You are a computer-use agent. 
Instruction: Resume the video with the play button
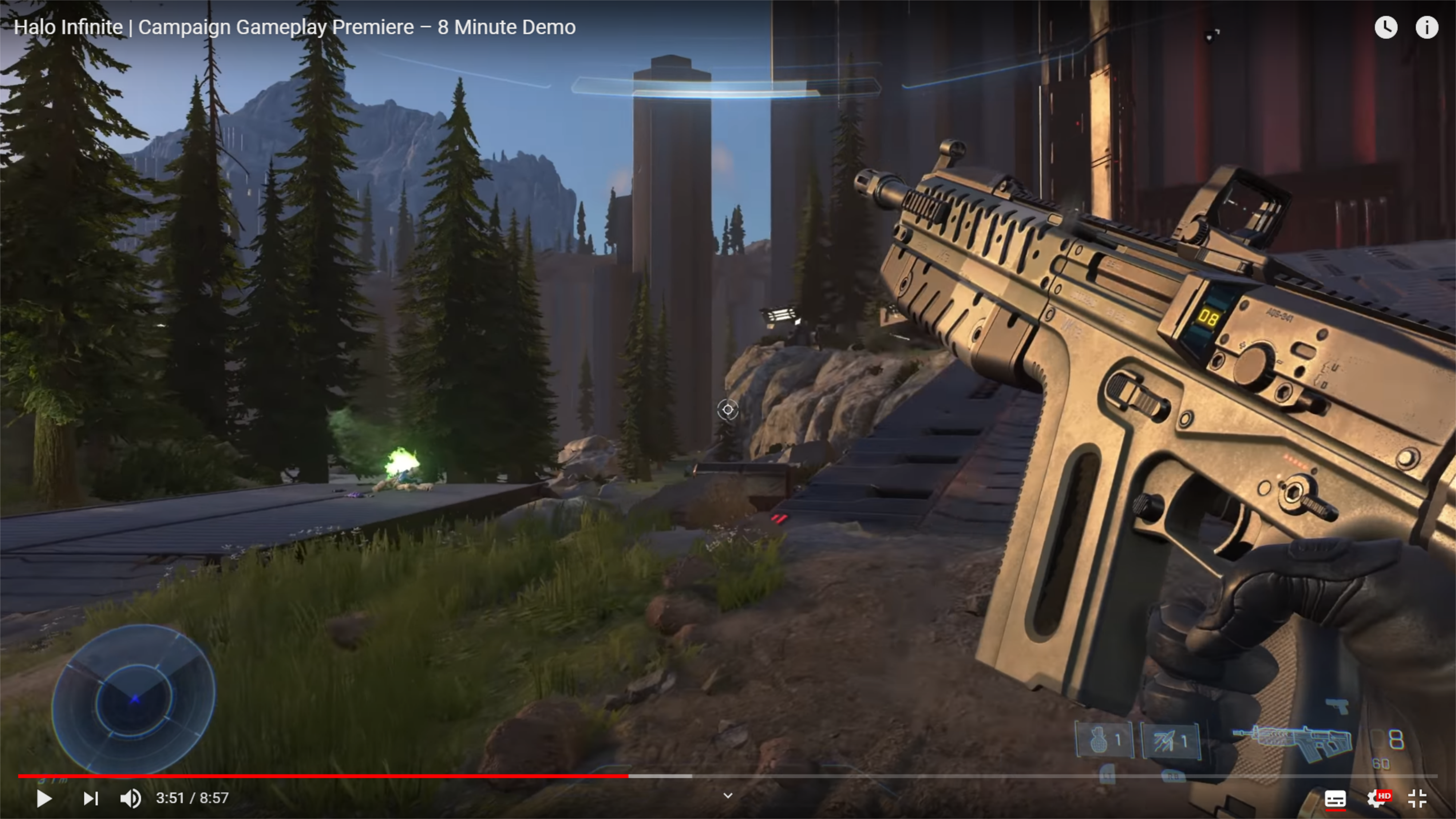(x=44, y=798)
